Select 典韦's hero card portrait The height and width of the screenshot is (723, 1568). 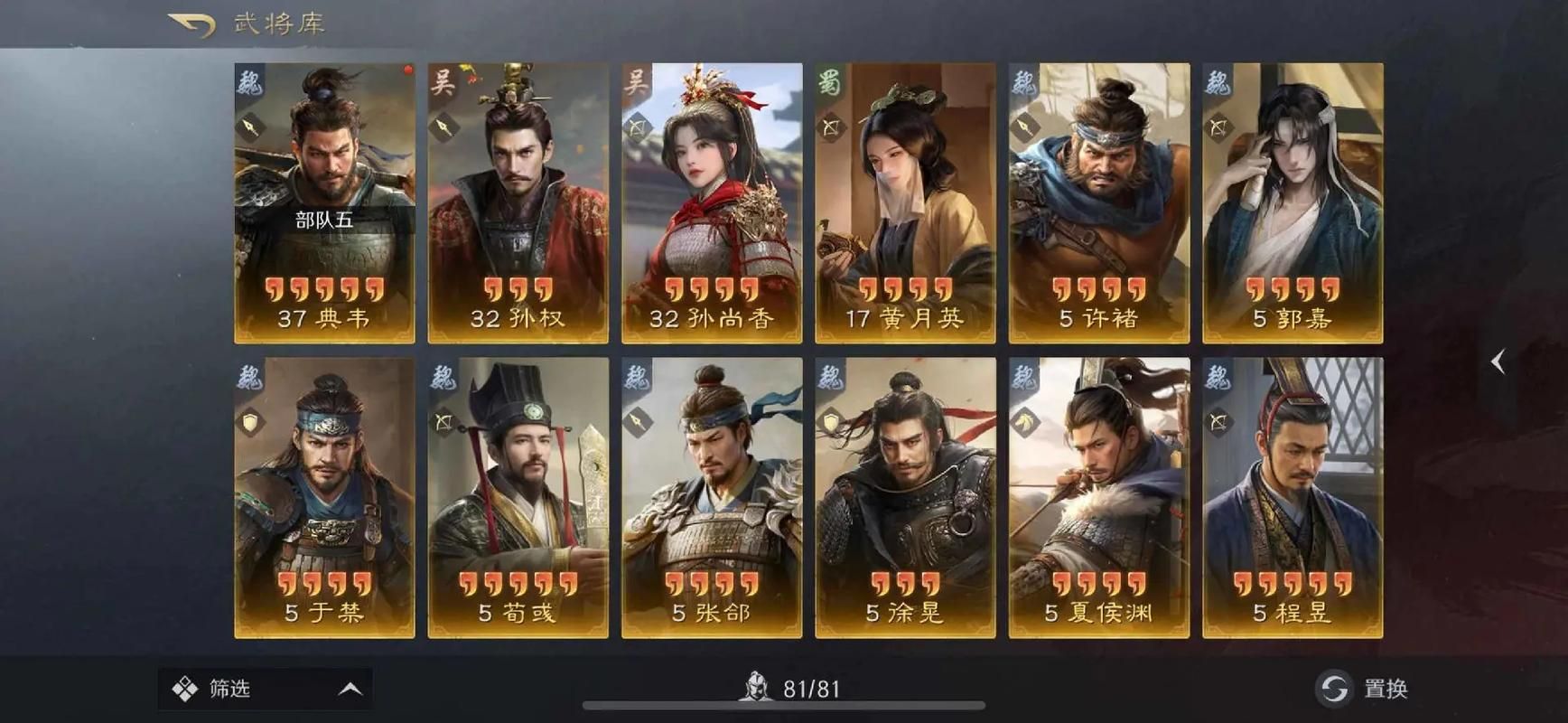point(322,181)
